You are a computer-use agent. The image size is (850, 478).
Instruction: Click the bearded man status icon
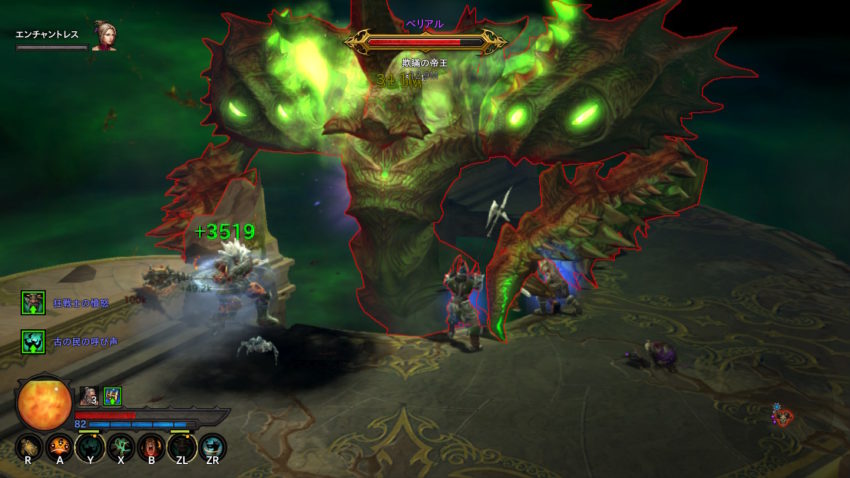pos(89,396)
